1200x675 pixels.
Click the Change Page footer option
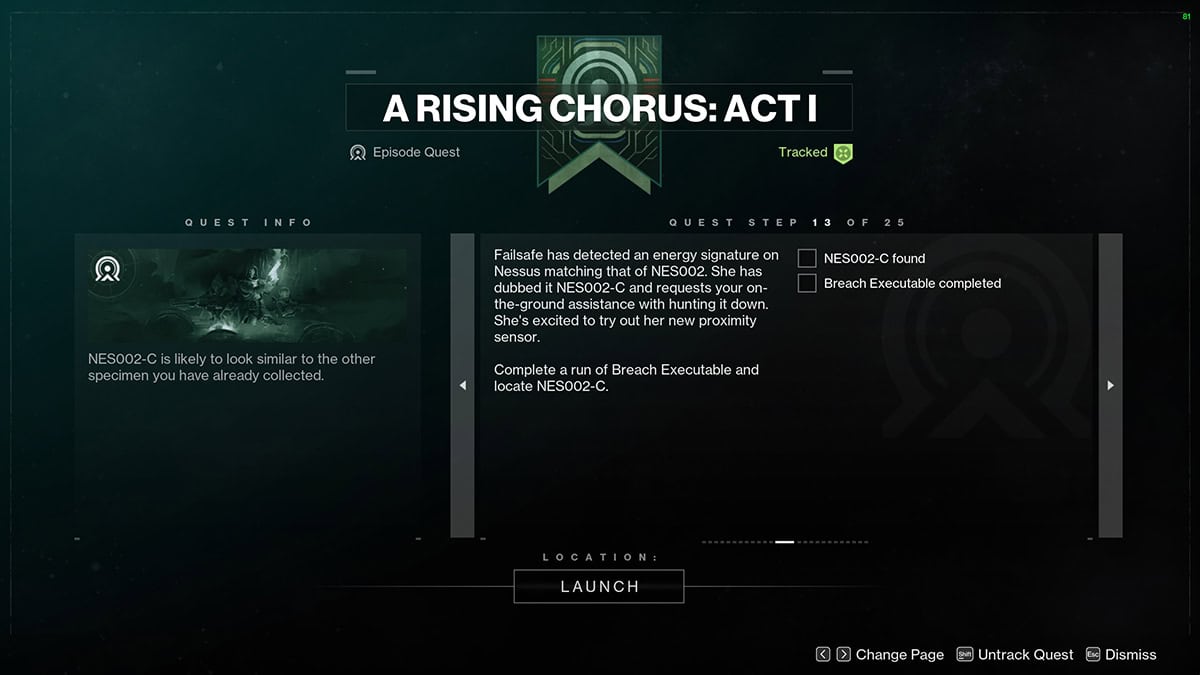[x=880, y=655]
